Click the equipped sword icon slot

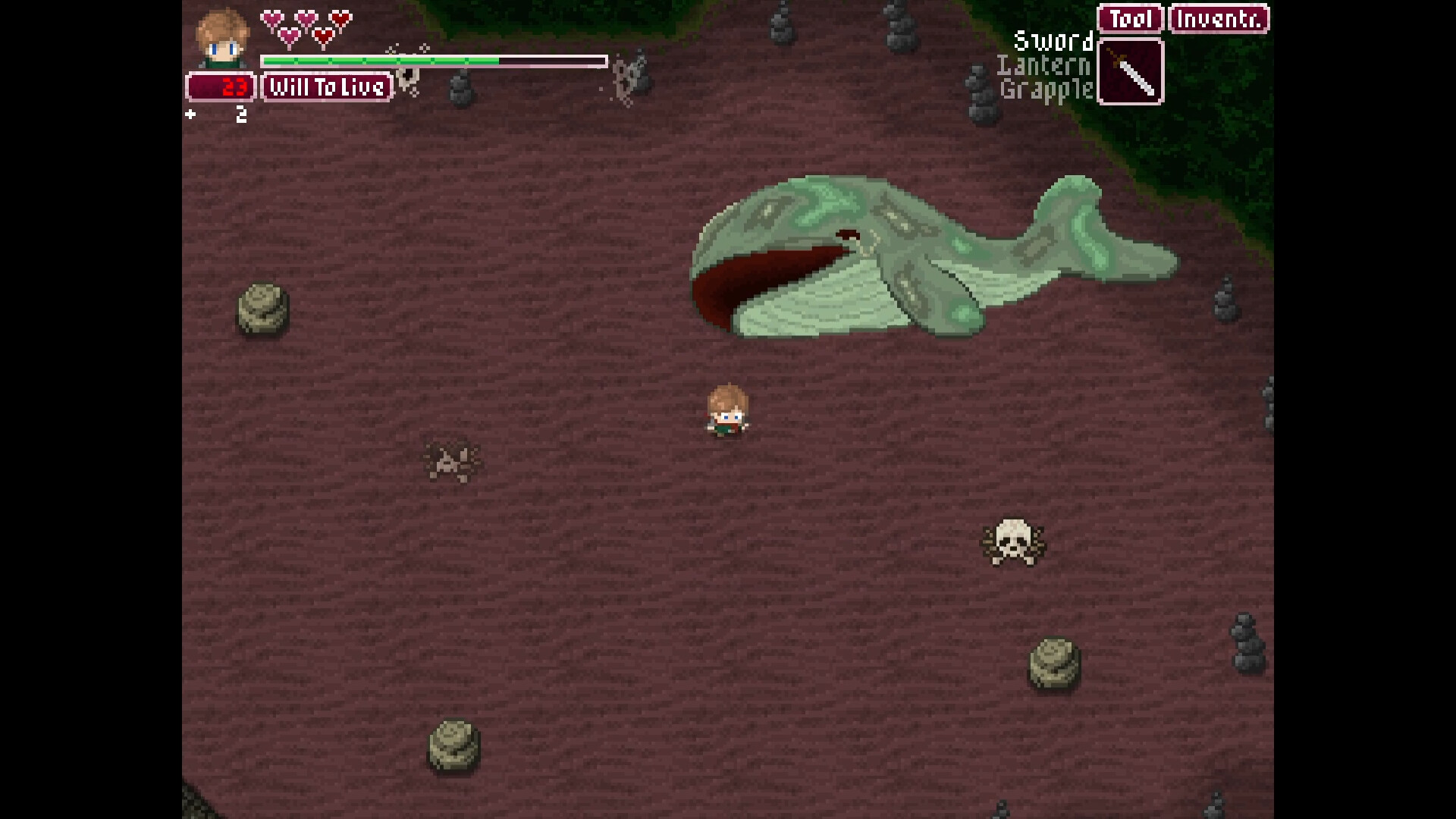click(x=1131, y=72)
